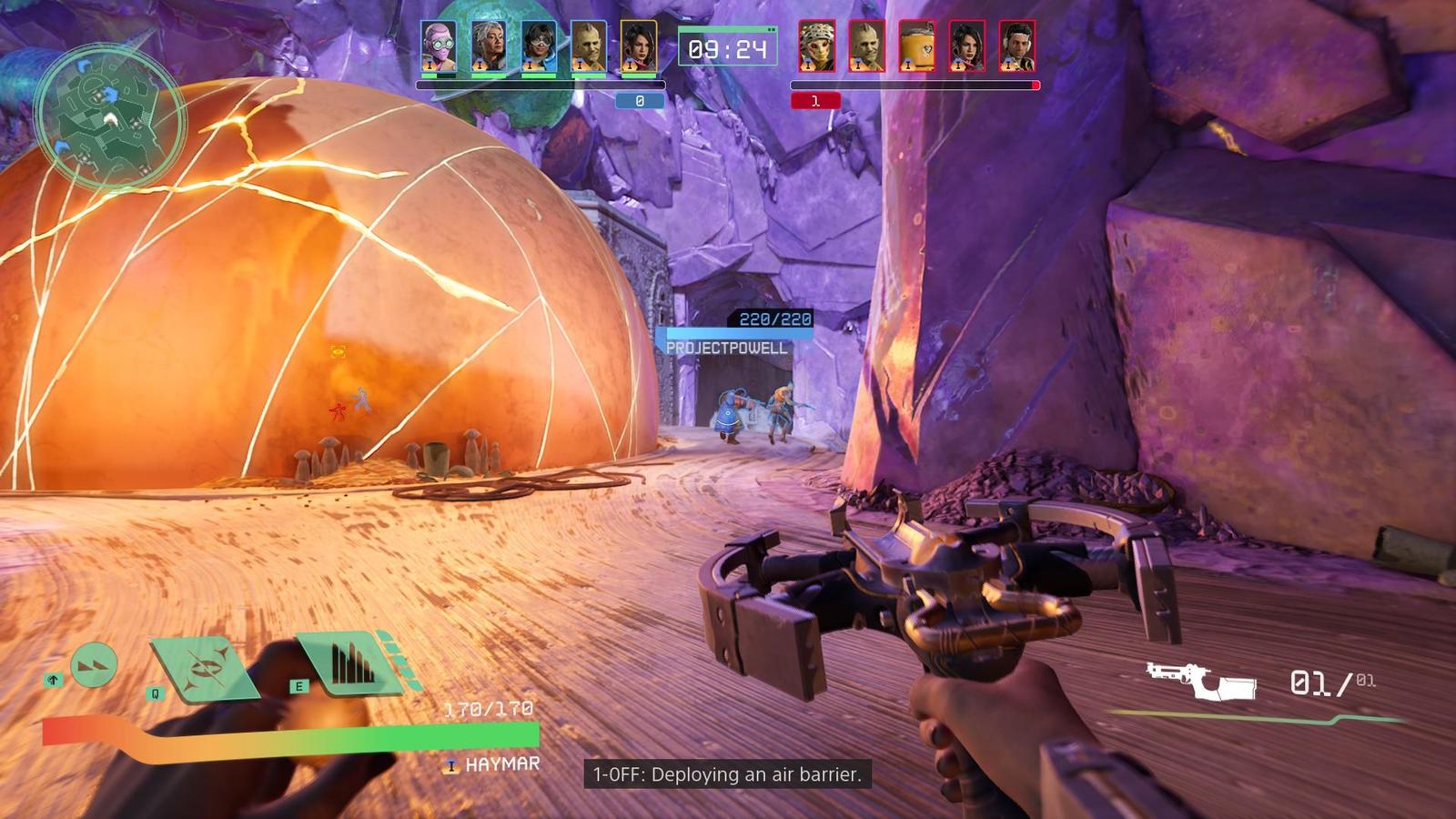
Task: Pick the blue teammate with goggles and dark hair
Action: click(x=539, y=46)
